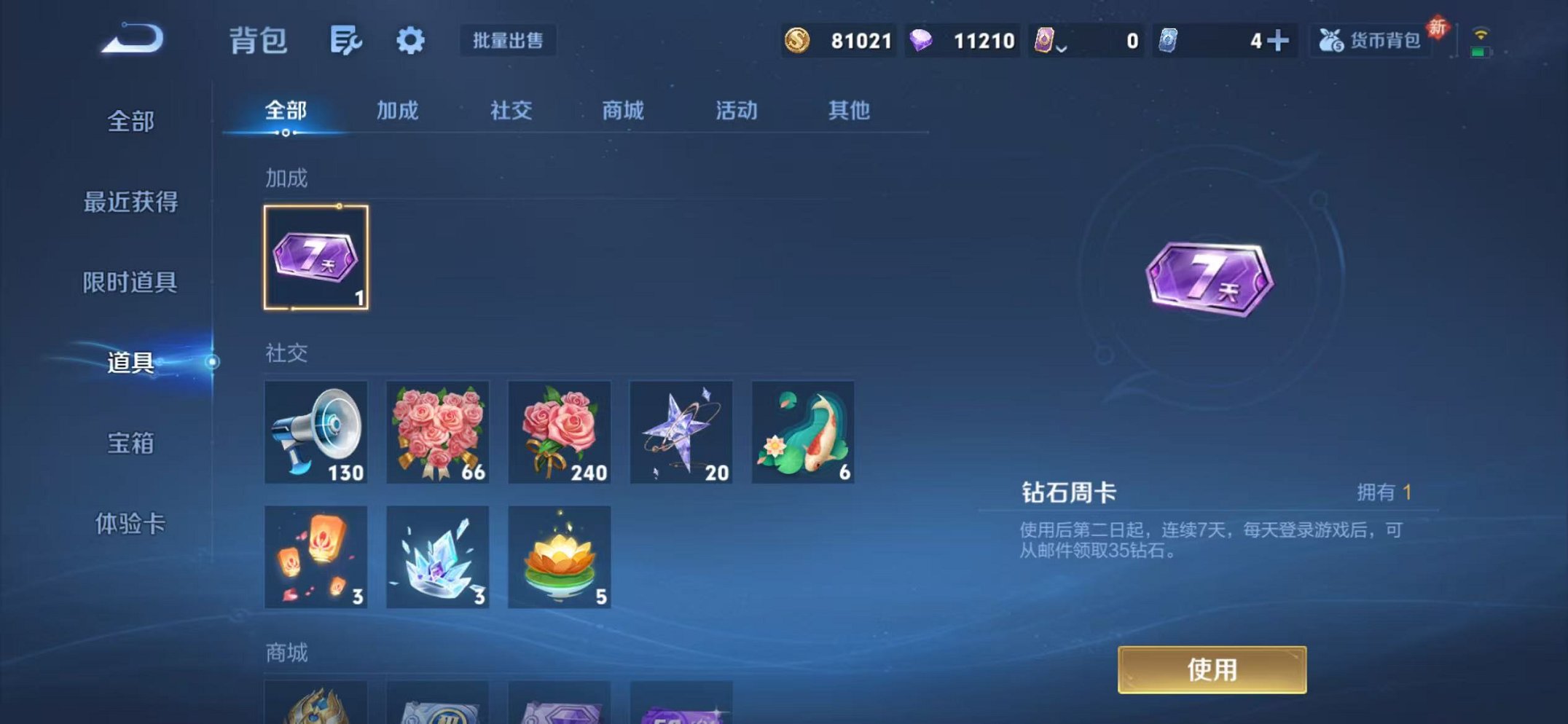Screen dimensions: 1568x724
Task: Open the settings gear icon
Action: click(x=409, y=42)
